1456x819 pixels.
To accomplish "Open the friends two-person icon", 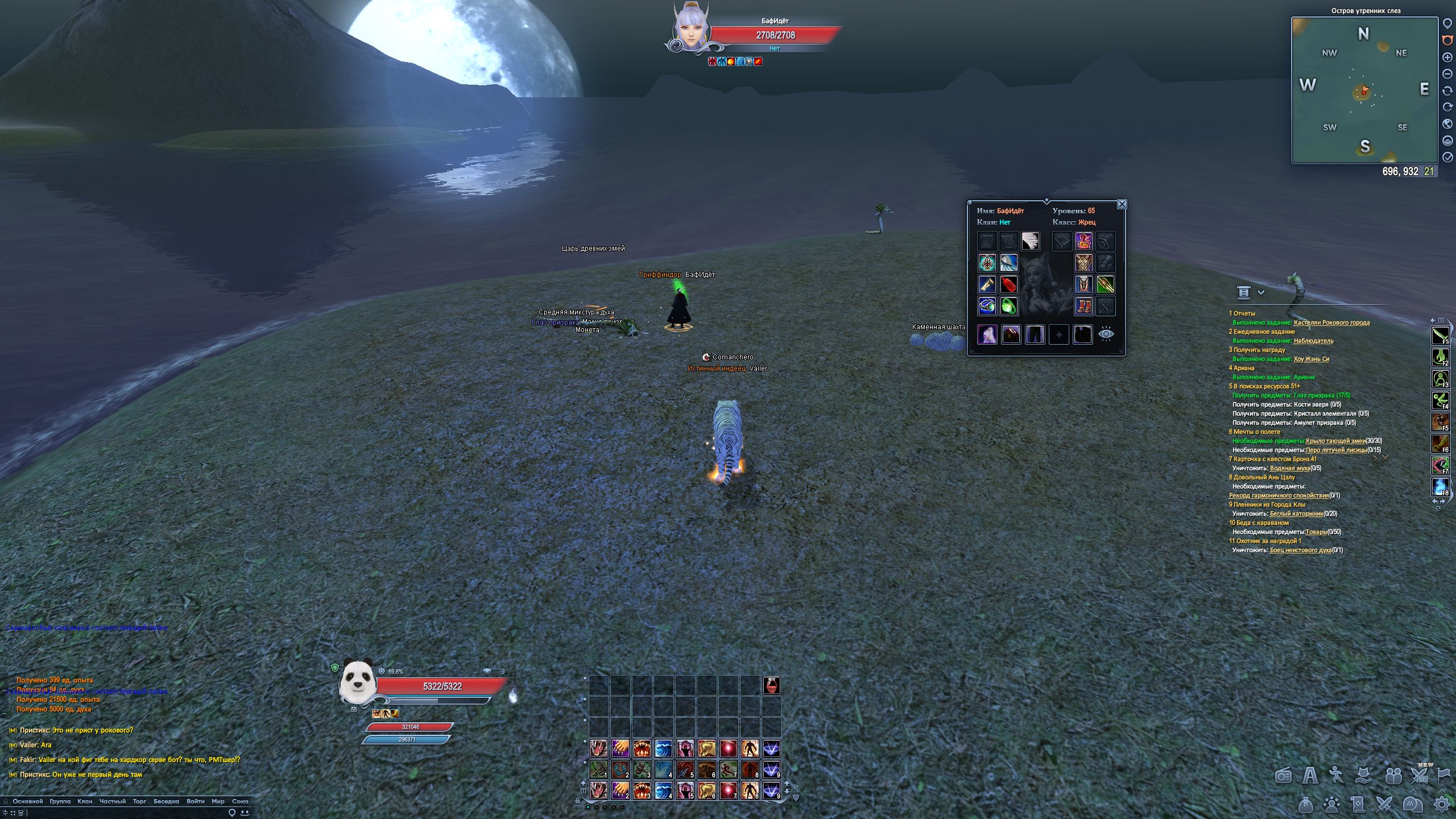I will tap(1393, 775).
